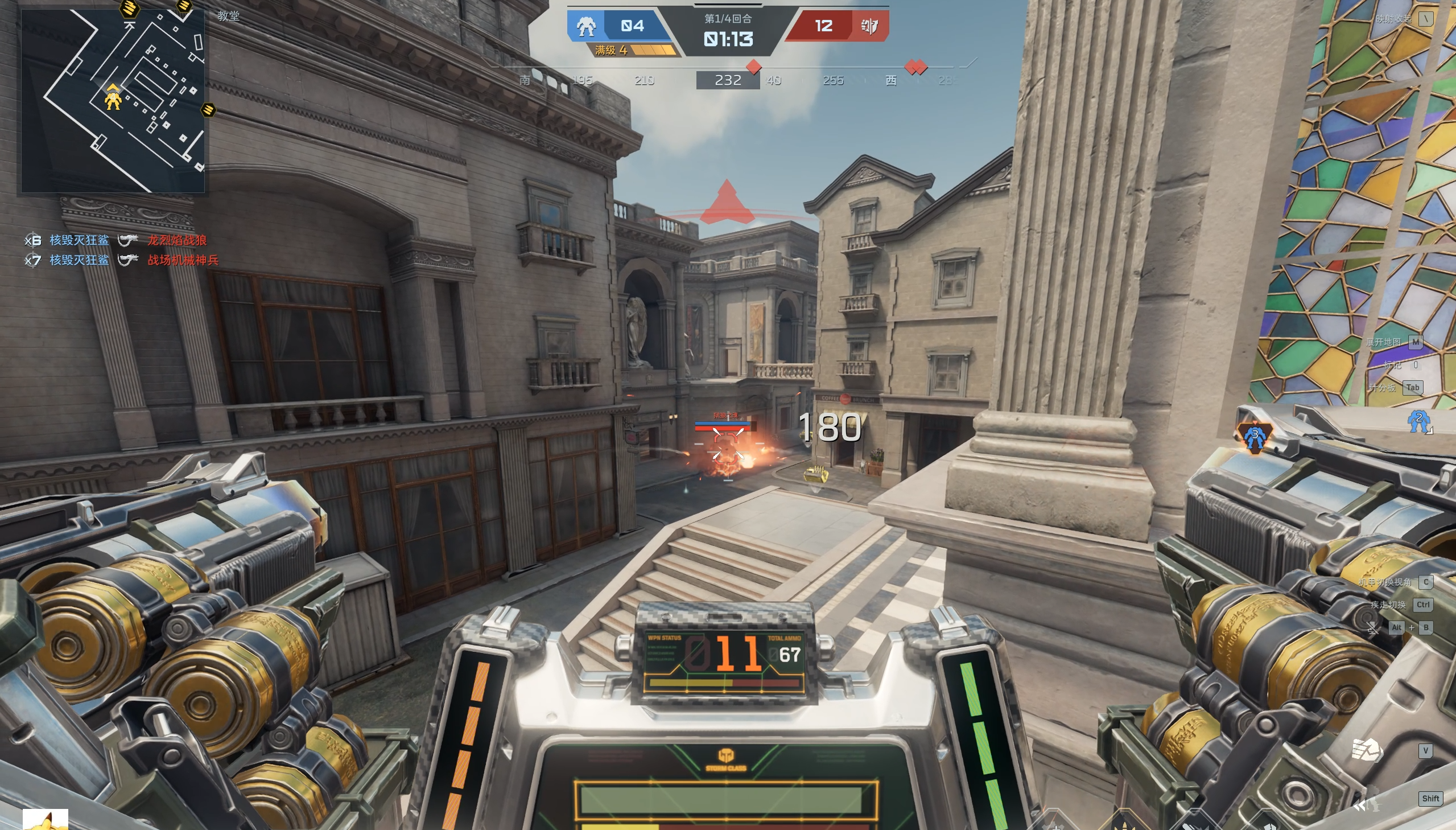Click the 展开地图 expand map label
Viewport: 1456px width, 830px height.
pyautogui.click(x=1383, y=342)
